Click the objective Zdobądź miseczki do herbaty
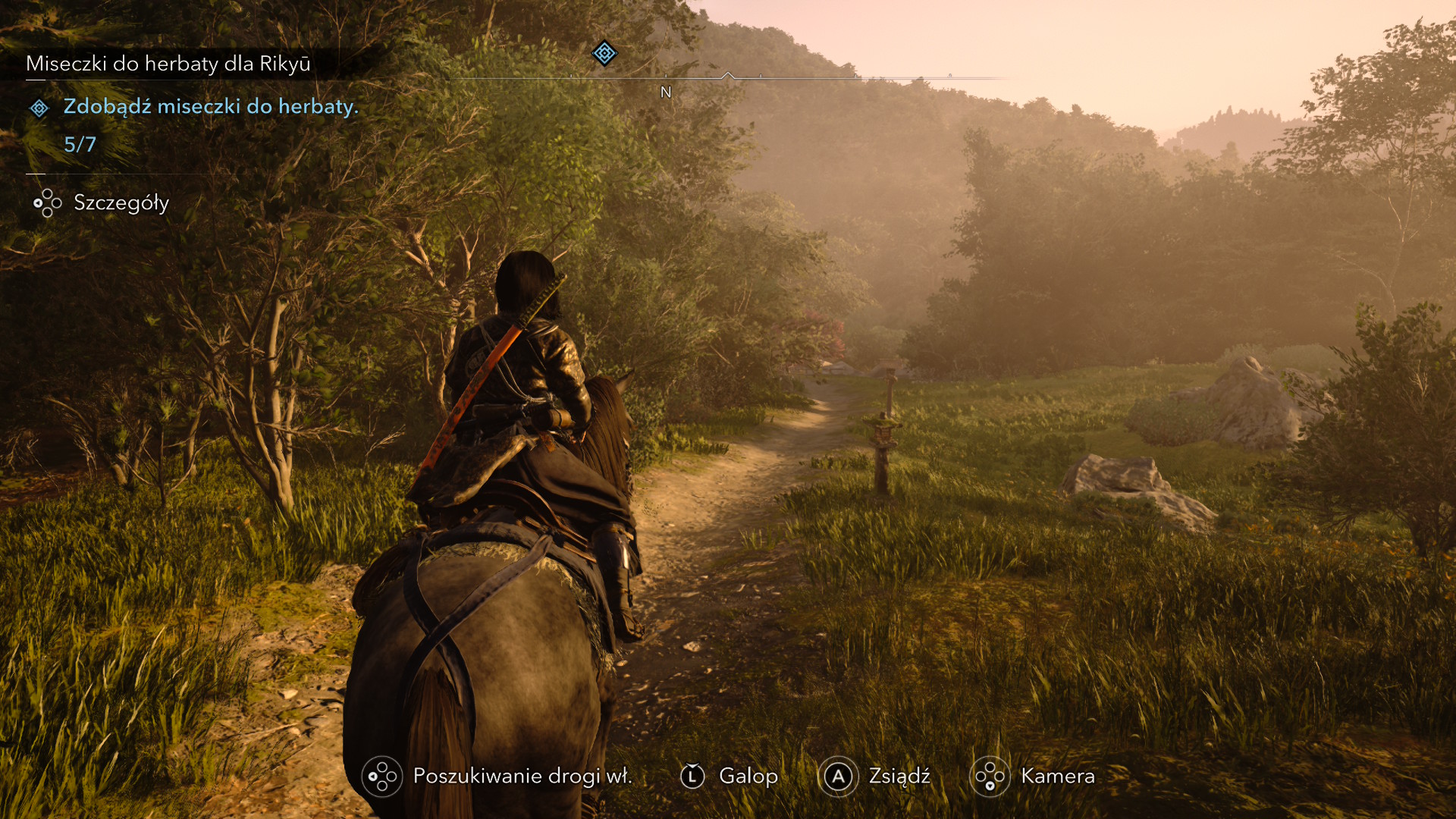The width and height of the screenshot is (1456, 819). point(211,106)
